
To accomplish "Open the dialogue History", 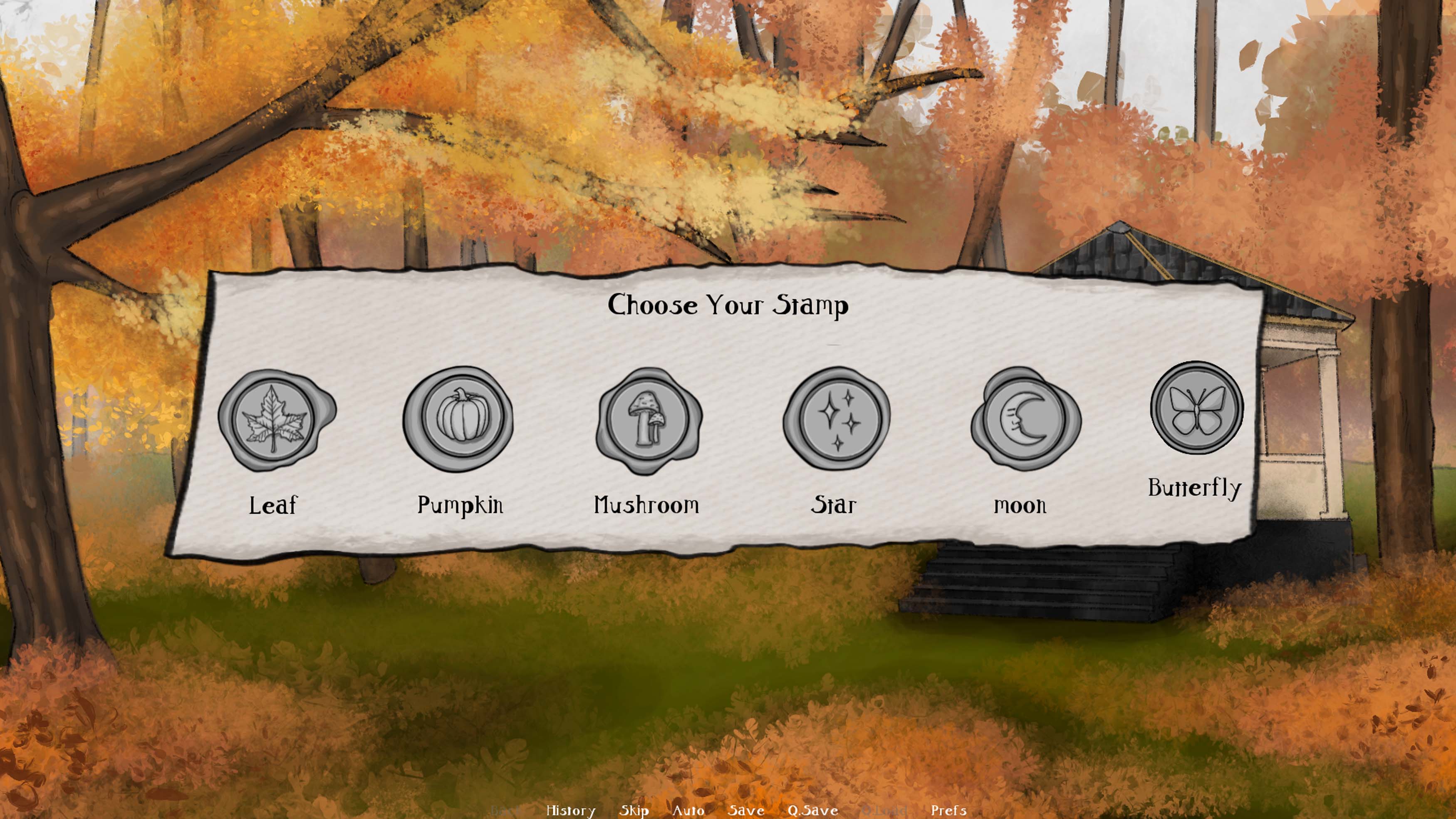I will coord(570,810).
